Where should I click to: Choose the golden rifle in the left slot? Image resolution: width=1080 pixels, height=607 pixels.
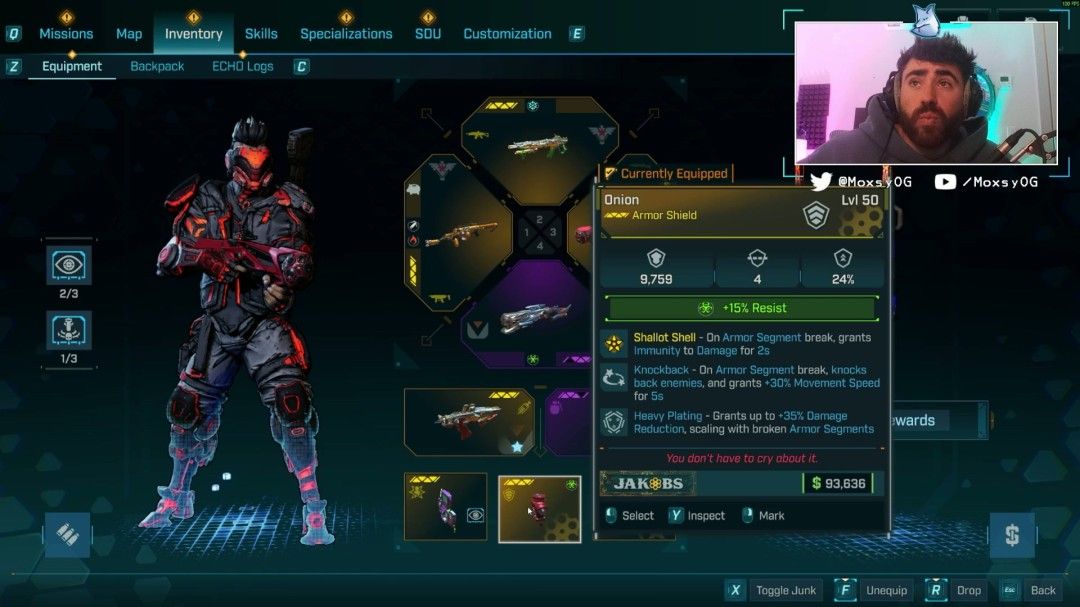pyautogui.click(x=461, y=234)
